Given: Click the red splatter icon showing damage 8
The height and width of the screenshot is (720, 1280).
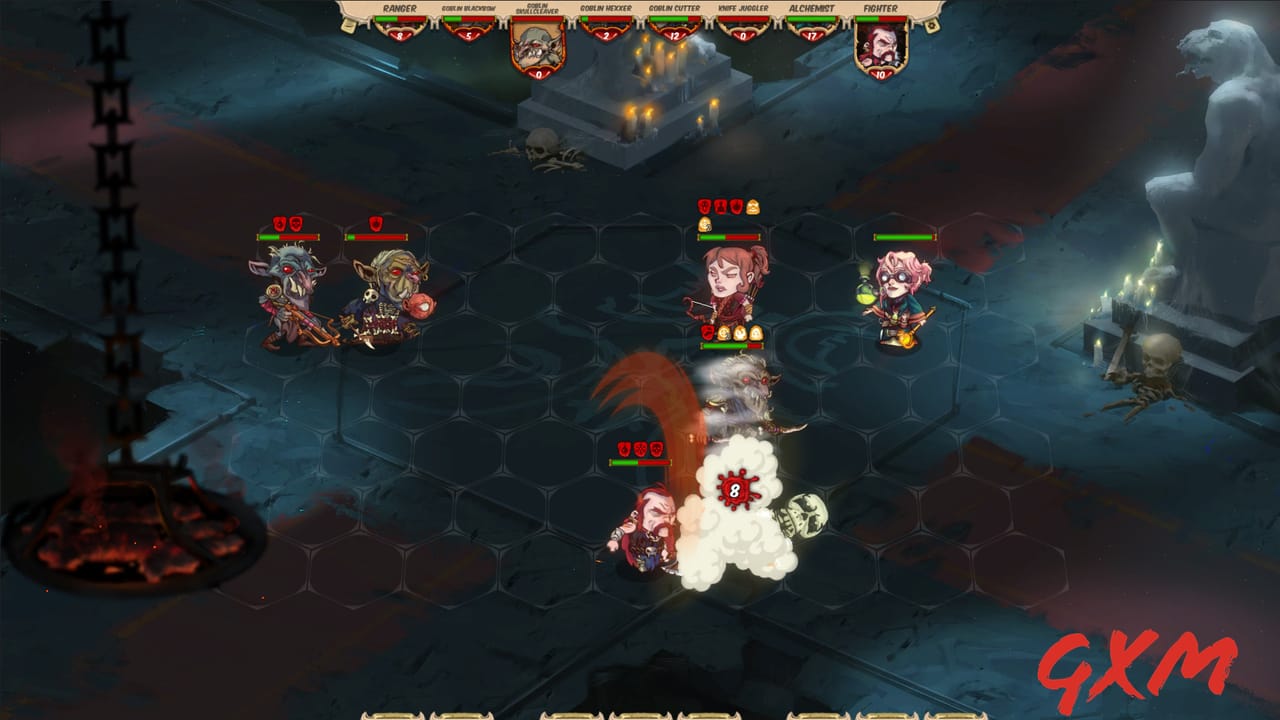Looking at the screenshot, I should pyautogui.click(x=737, y=488).
